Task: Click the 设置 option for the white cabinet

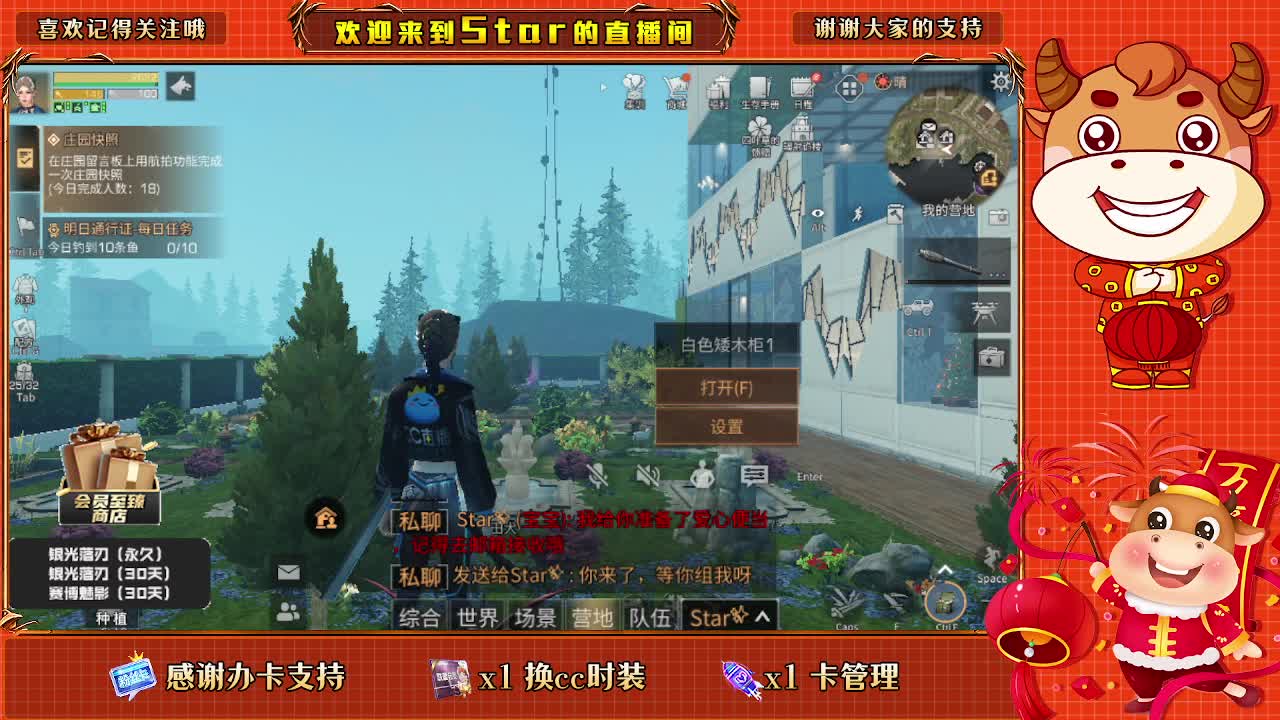Action: (x=726, y=425)
